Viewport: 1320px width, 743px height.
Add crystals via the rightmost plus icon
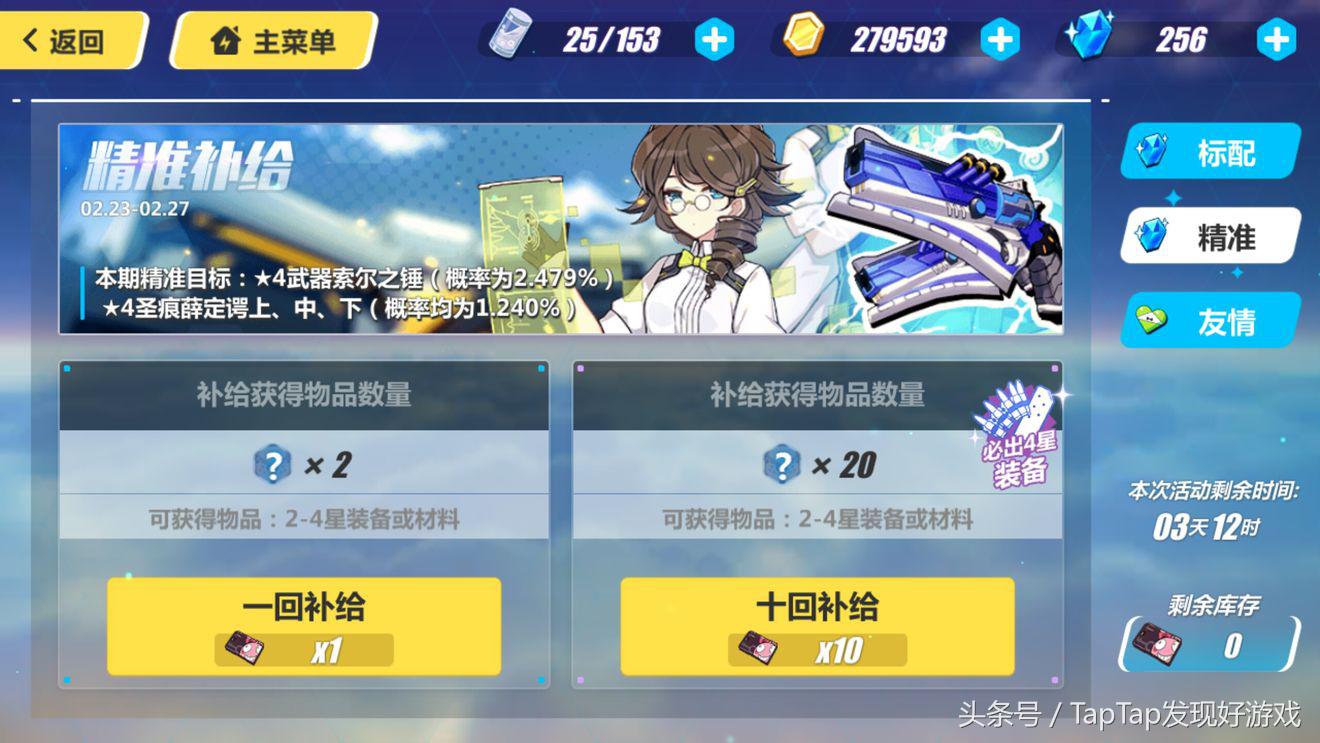1275,39
